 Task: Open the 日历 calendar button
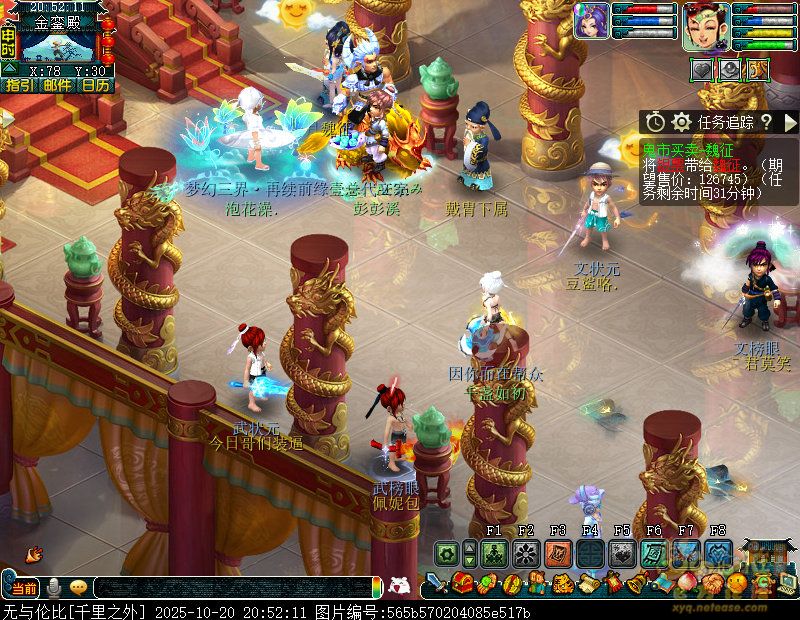coord(96,85)
